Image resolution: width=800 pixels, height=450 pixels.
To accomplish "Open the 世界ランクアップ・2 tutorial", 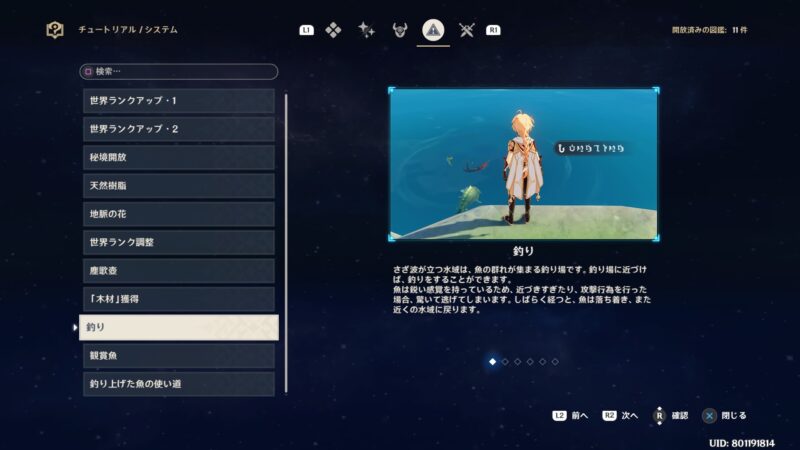I will pos(178,129).
